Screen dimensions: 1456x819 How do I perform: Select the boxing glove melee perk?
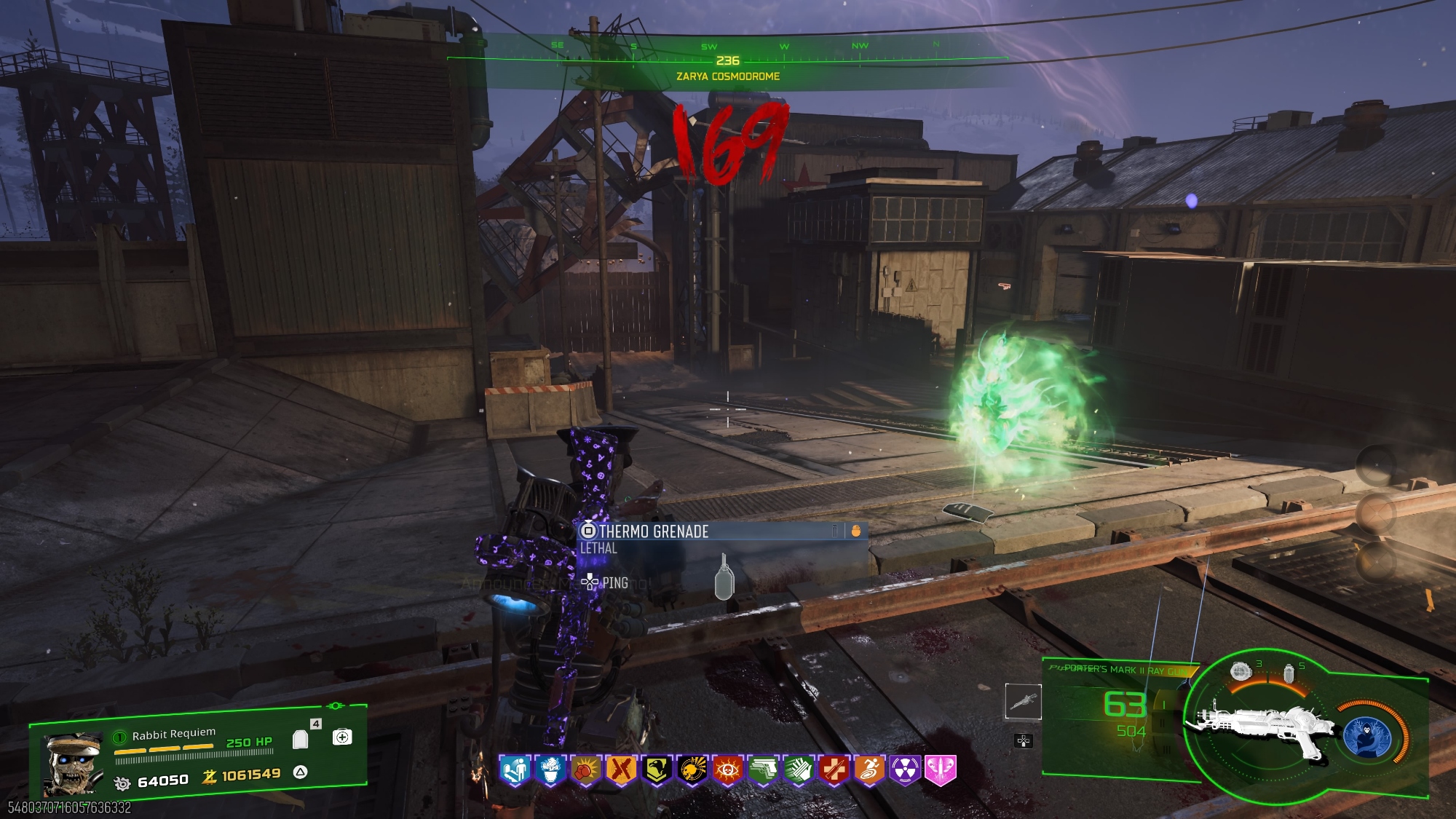(x=586, y=769)
